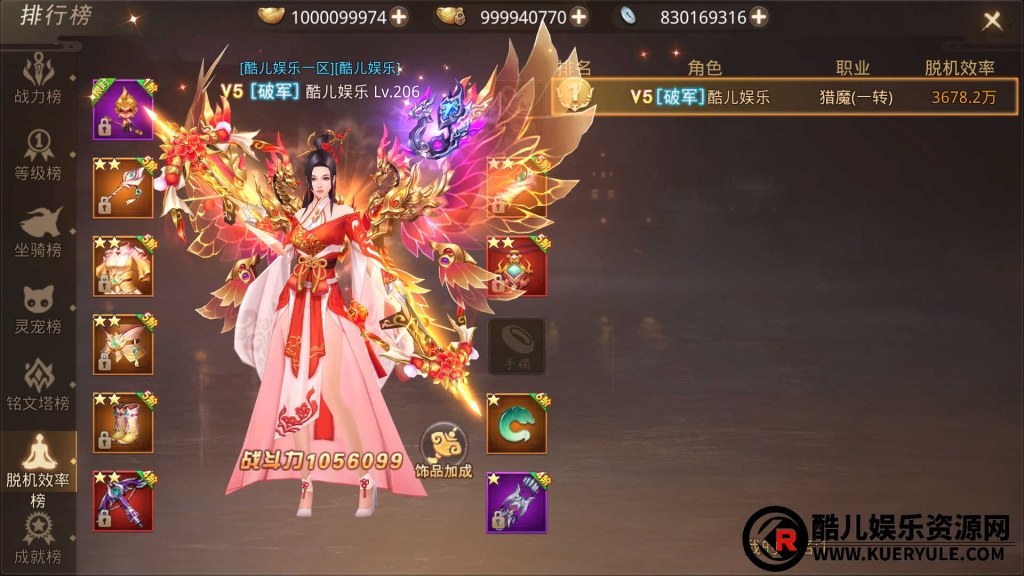1024x576 pixels.
Task: Inspect the red crossbow weapon slot
Action: [x=123, y=501]
